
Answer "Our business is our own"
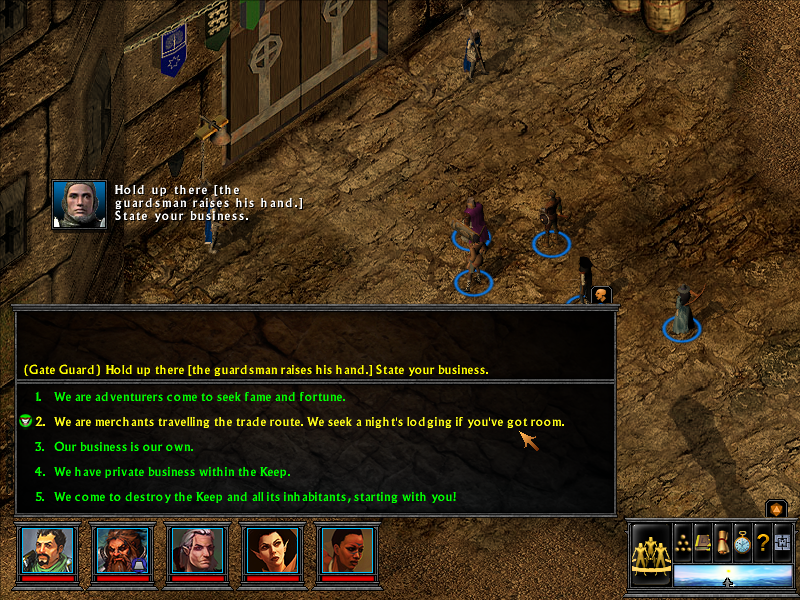pos(124,447)
